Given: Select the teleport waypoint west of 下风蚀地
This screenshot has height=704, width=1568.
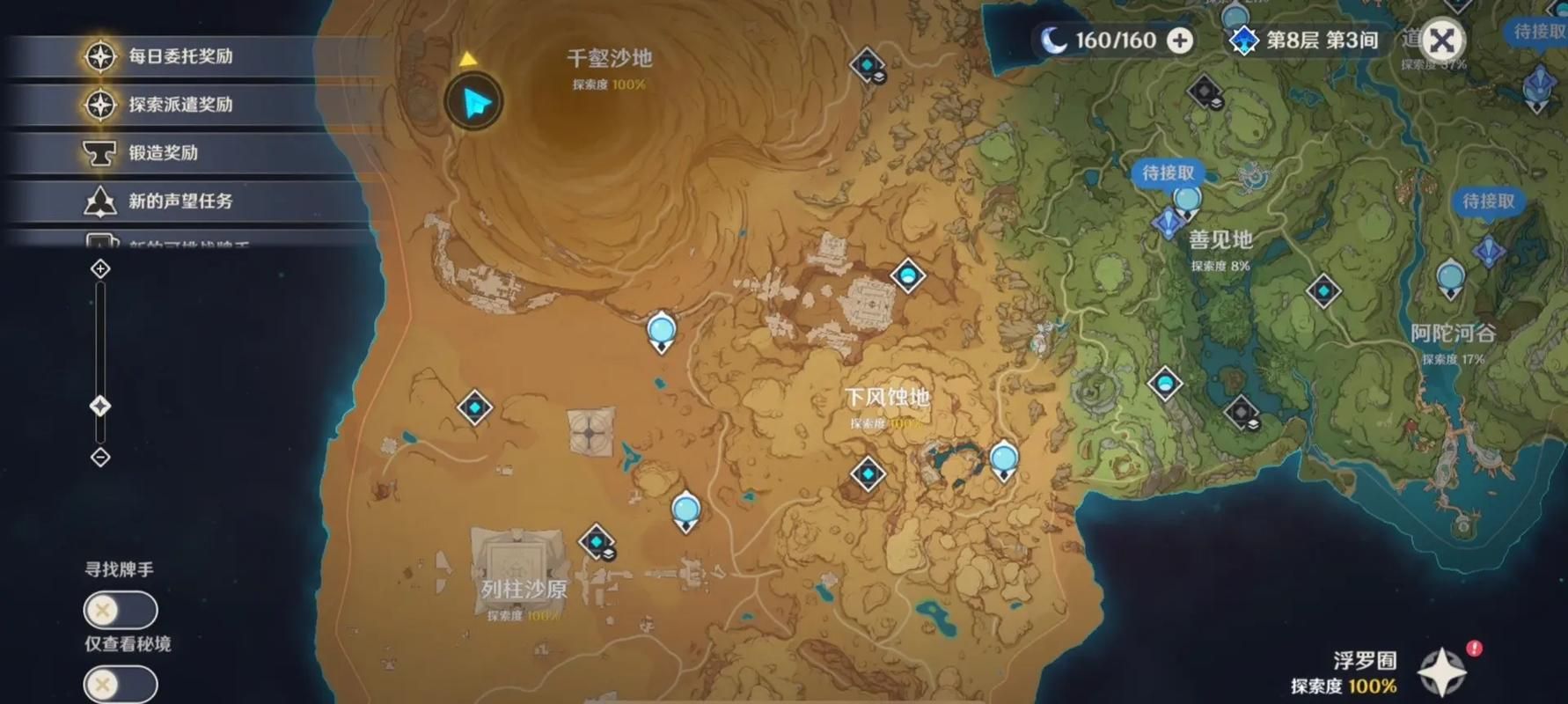Looking at the screenshot, I should point(660,329).
